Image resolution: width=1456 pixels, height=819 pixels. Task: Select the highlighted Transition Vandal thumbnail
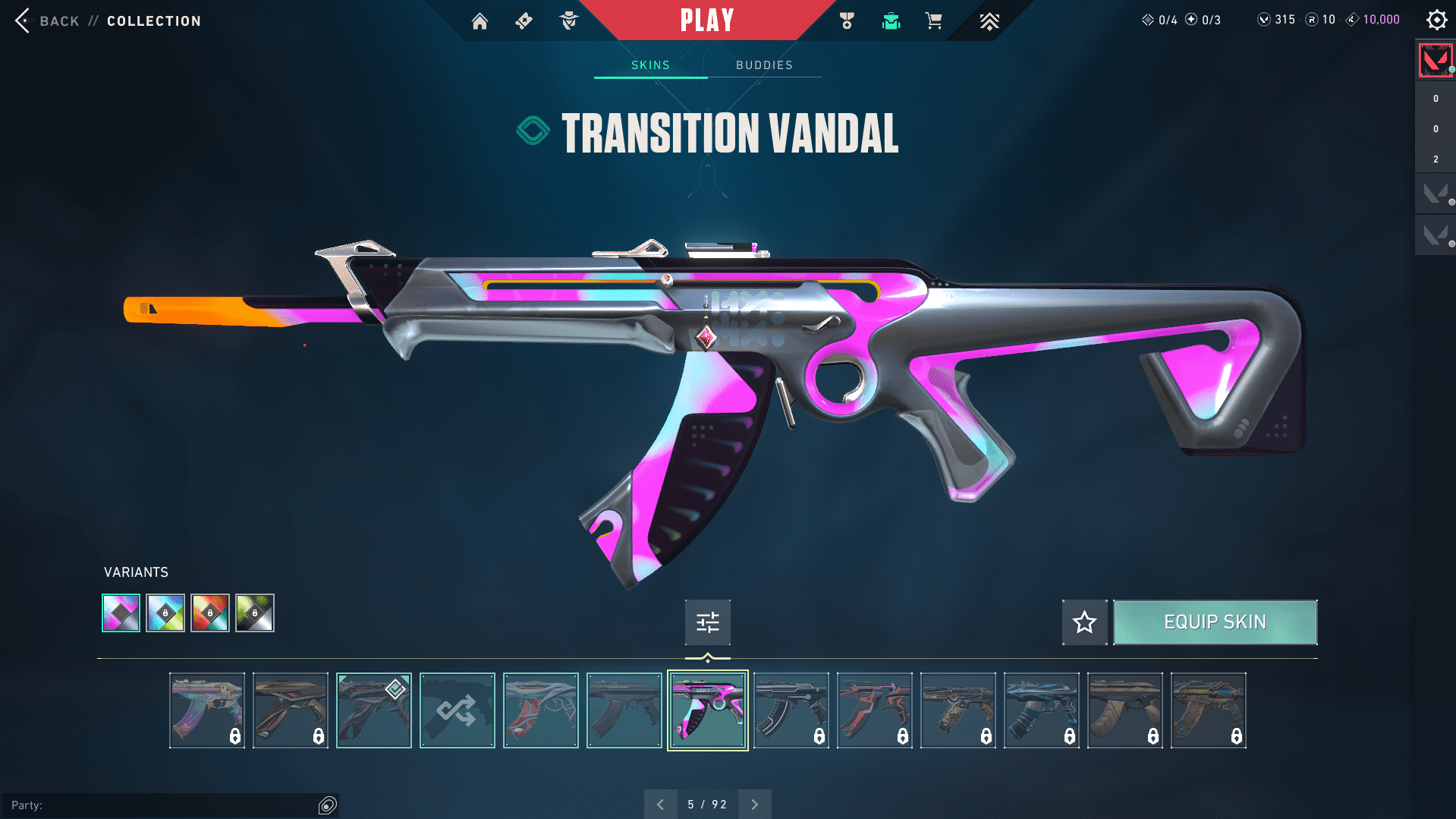707,710
